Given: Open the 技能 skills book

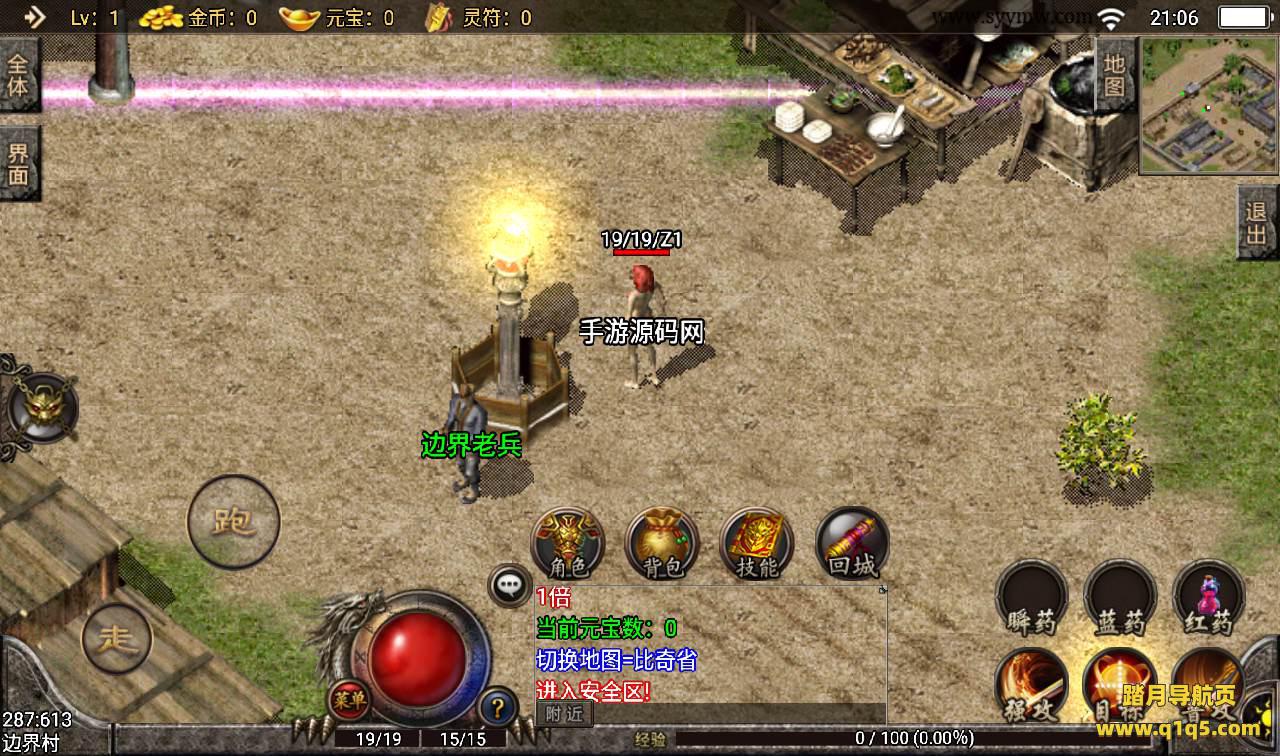Looking at the screenshot, I should pos(756,544).
